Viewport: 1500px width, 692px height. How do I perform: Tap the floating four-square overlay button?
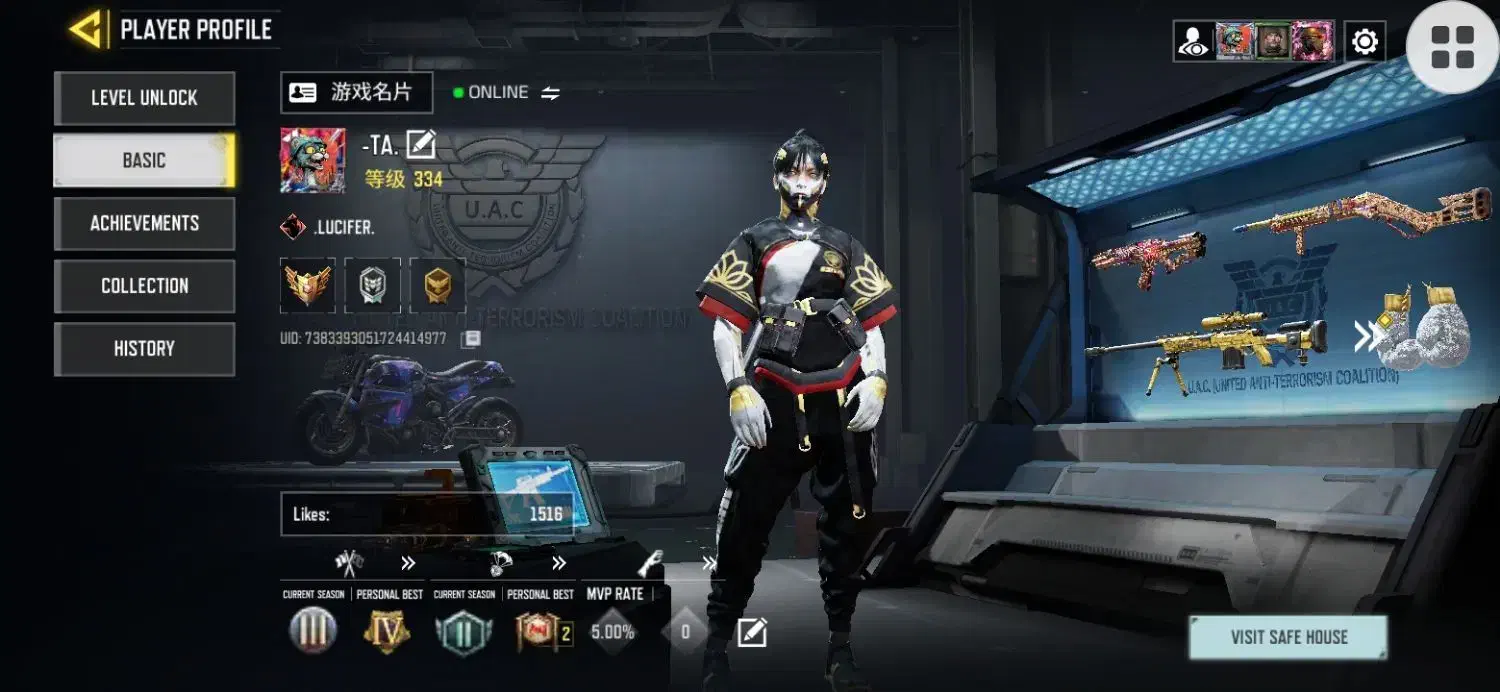coord(1452,47)
